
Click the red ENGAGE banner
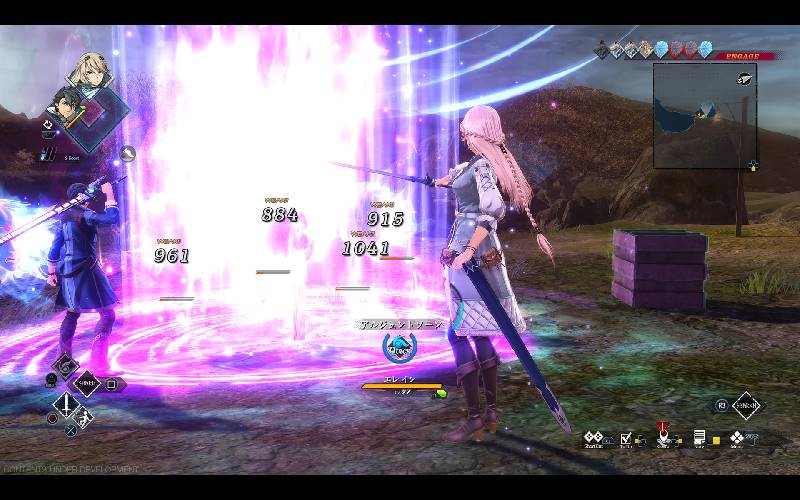click(x=737, y=55)
